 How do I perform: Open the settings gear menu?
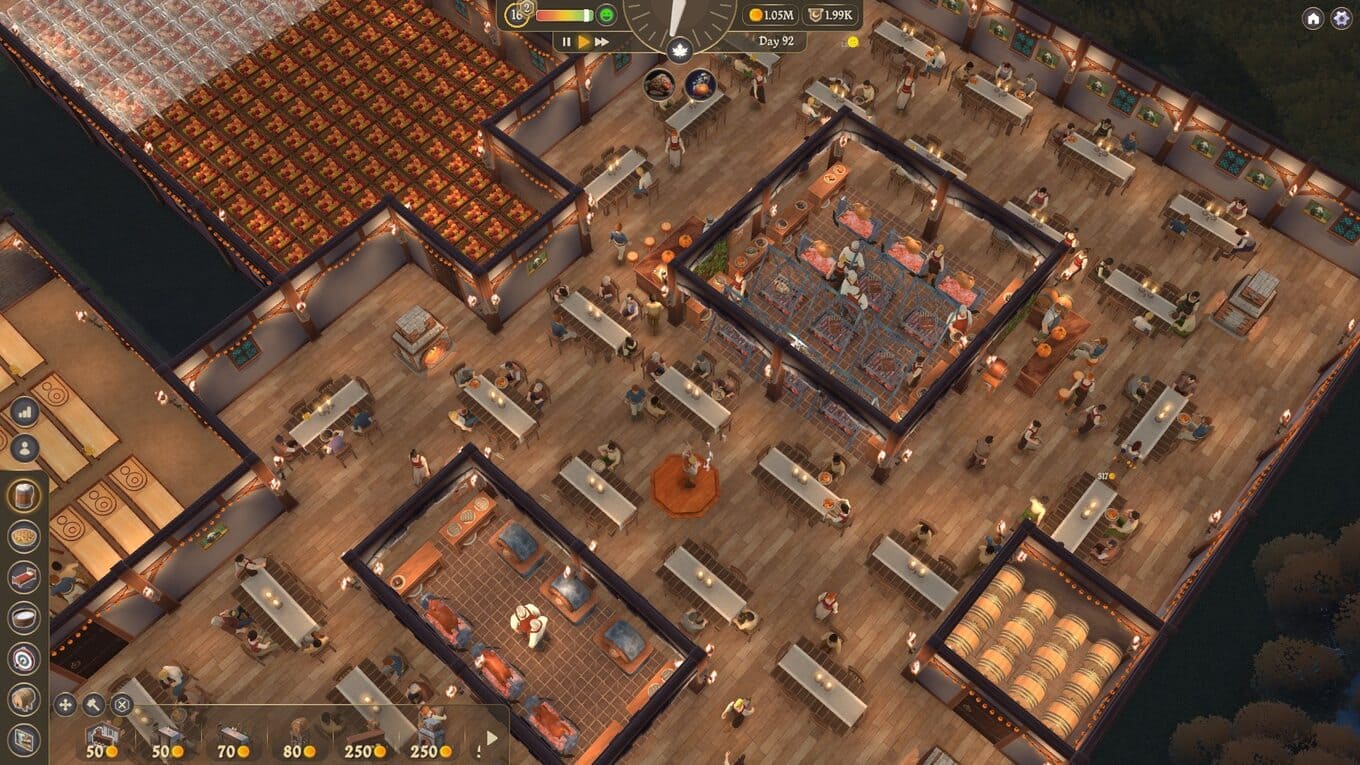coord(1340,18)
